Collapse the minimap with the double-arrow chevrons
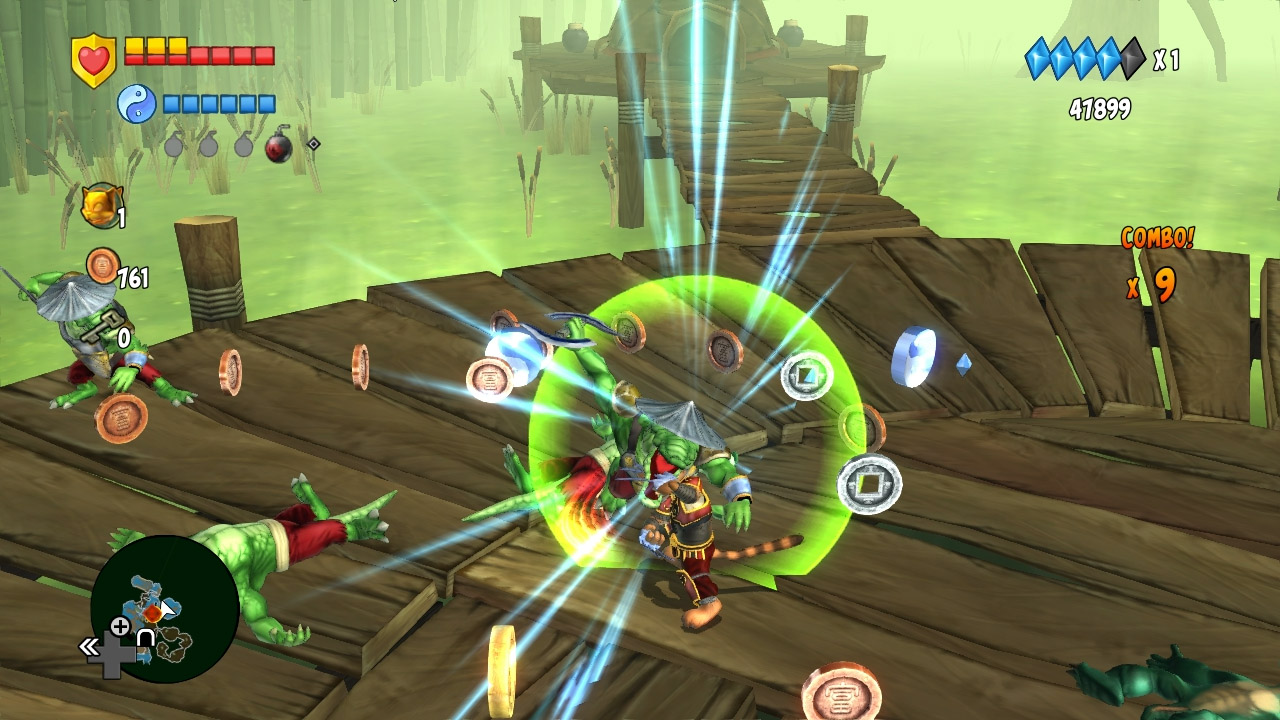 pos(89,646)
